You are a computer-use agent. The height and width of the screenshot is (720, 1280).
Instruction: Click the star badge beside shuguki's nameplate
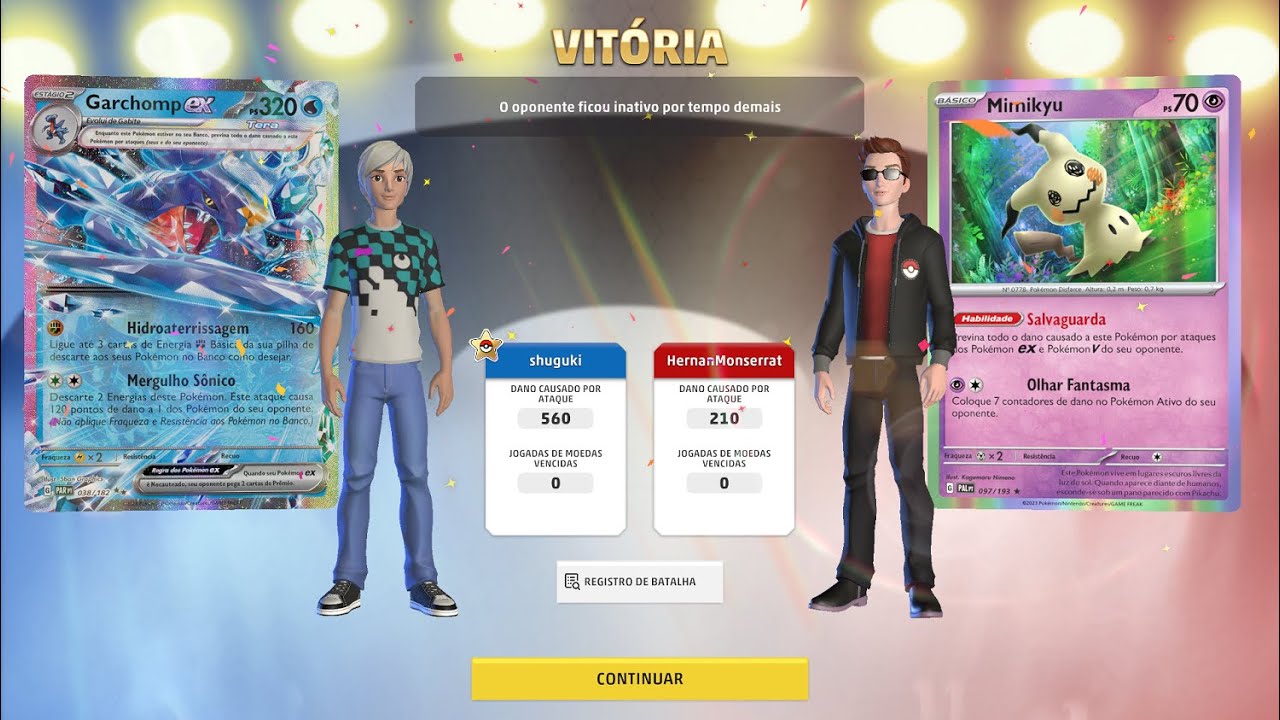[487, 346]
